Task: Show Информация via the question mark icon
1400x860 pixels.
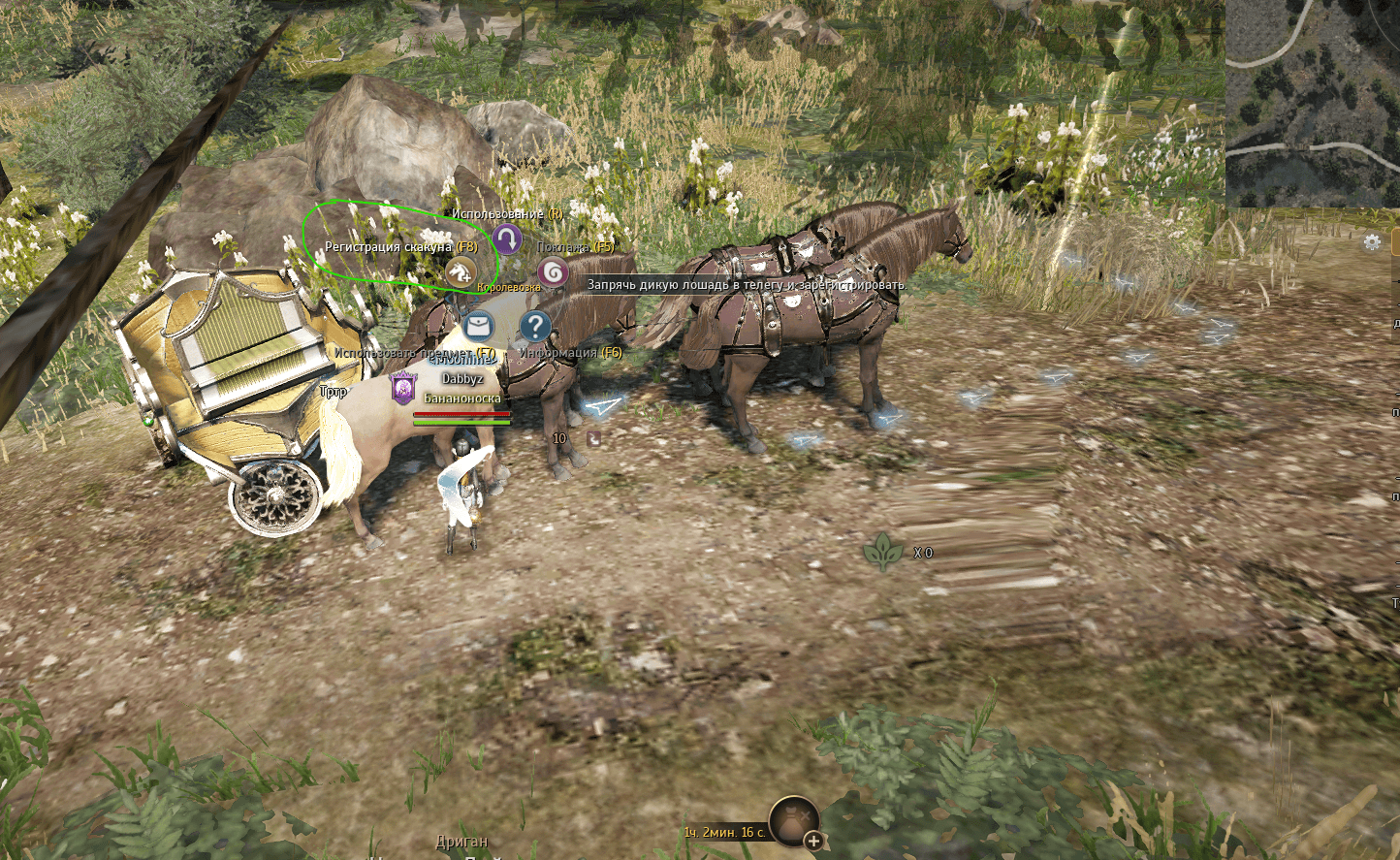Action: (x=534, y=327)
